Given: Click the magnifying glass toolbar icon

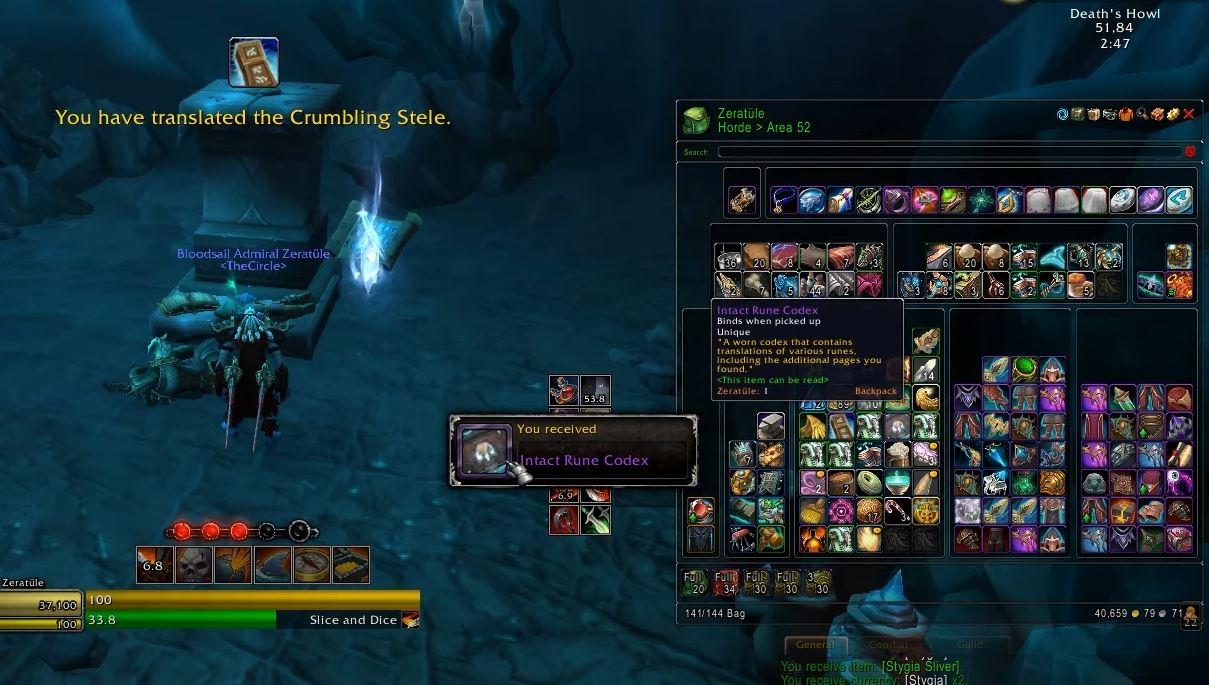Looking at the screenshot, I should point(1142,115).
